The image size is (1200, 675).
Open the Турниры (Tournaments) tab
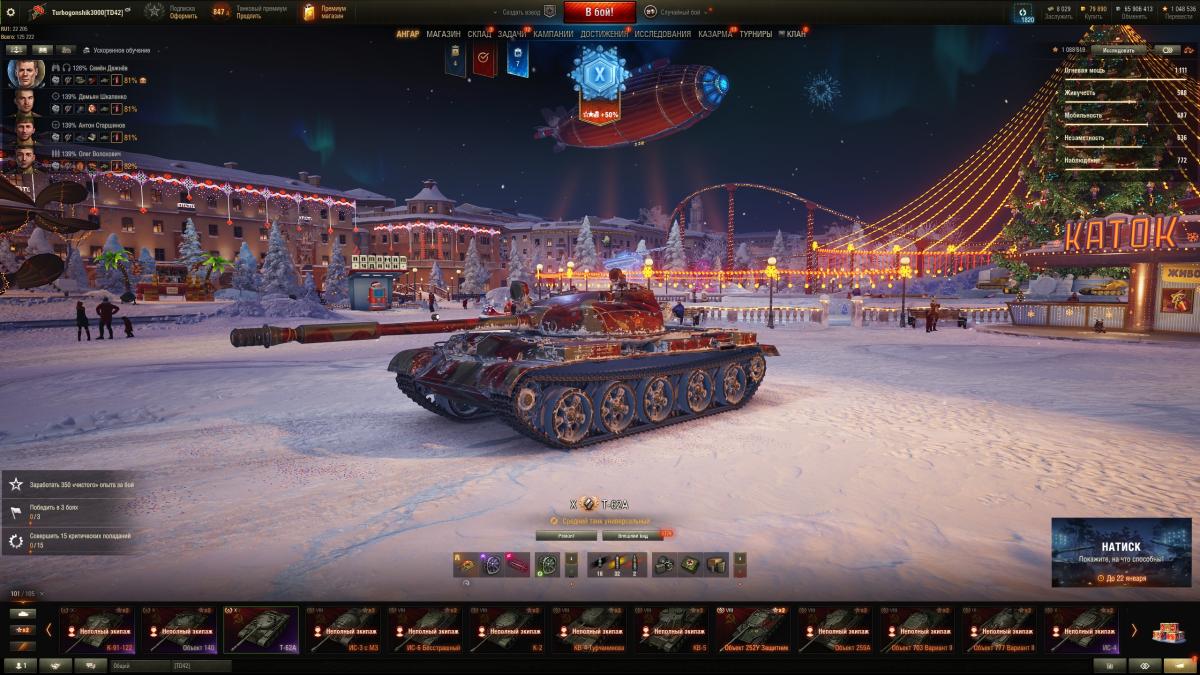pos(756,34)
